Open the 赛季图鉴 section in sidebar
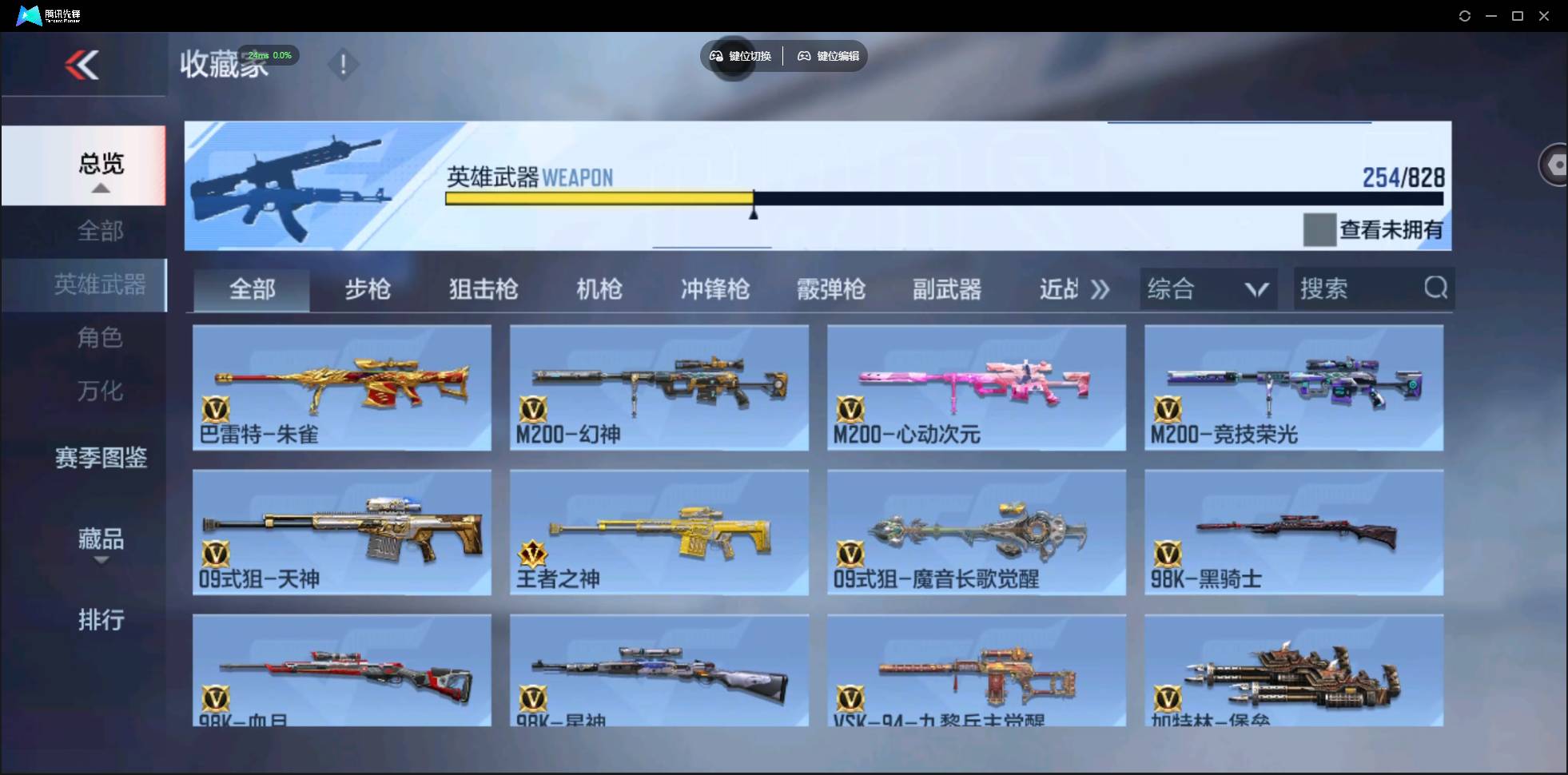Viewport: 1568px width, 775px height. [x=100, y=458]
